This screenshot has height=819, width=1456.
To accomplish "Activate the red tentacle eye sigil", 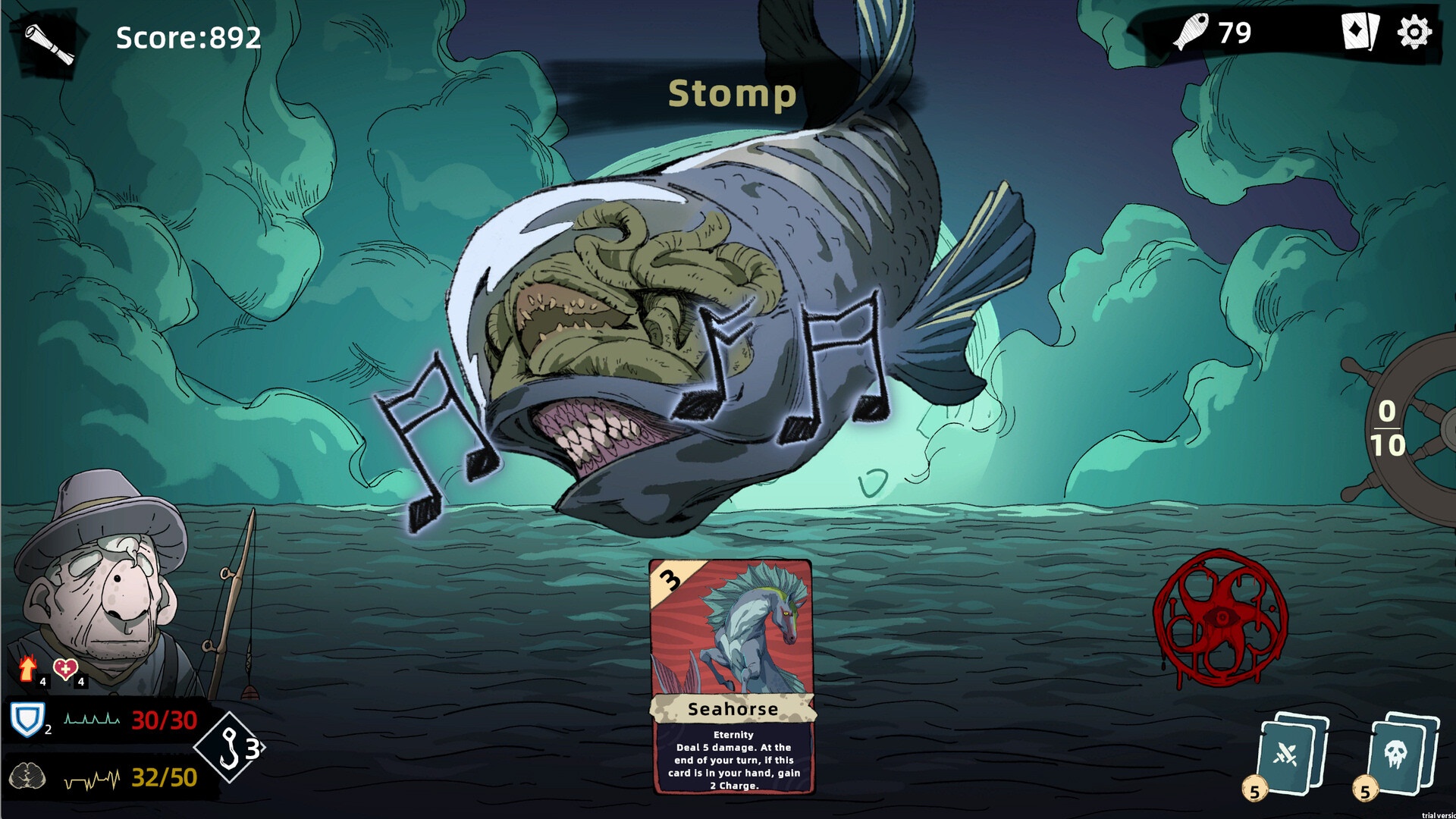I will pyautogui.click(x=1219, y=620).
